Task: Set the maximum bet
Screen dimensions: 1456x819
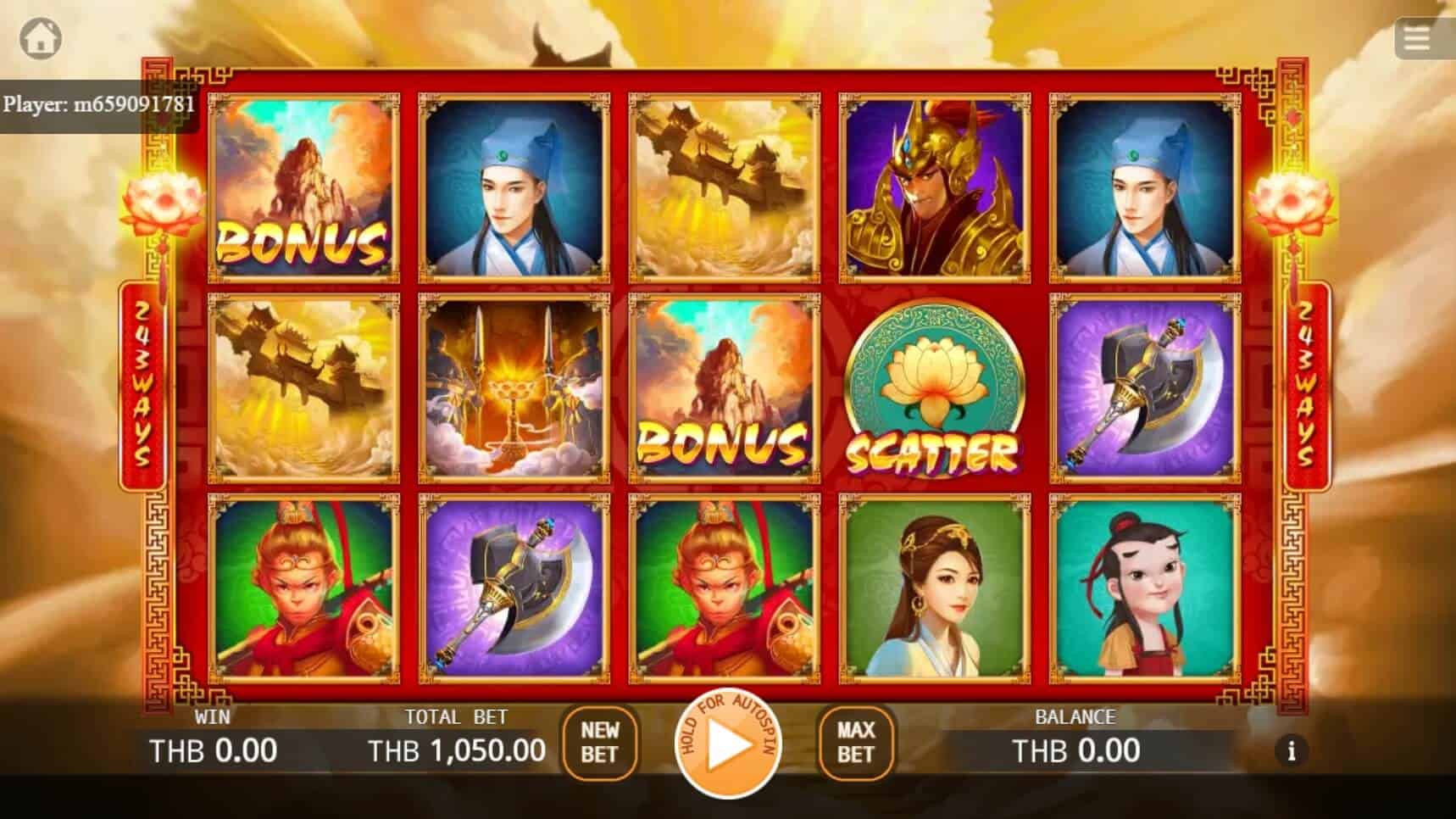Action: coord(855,744)
